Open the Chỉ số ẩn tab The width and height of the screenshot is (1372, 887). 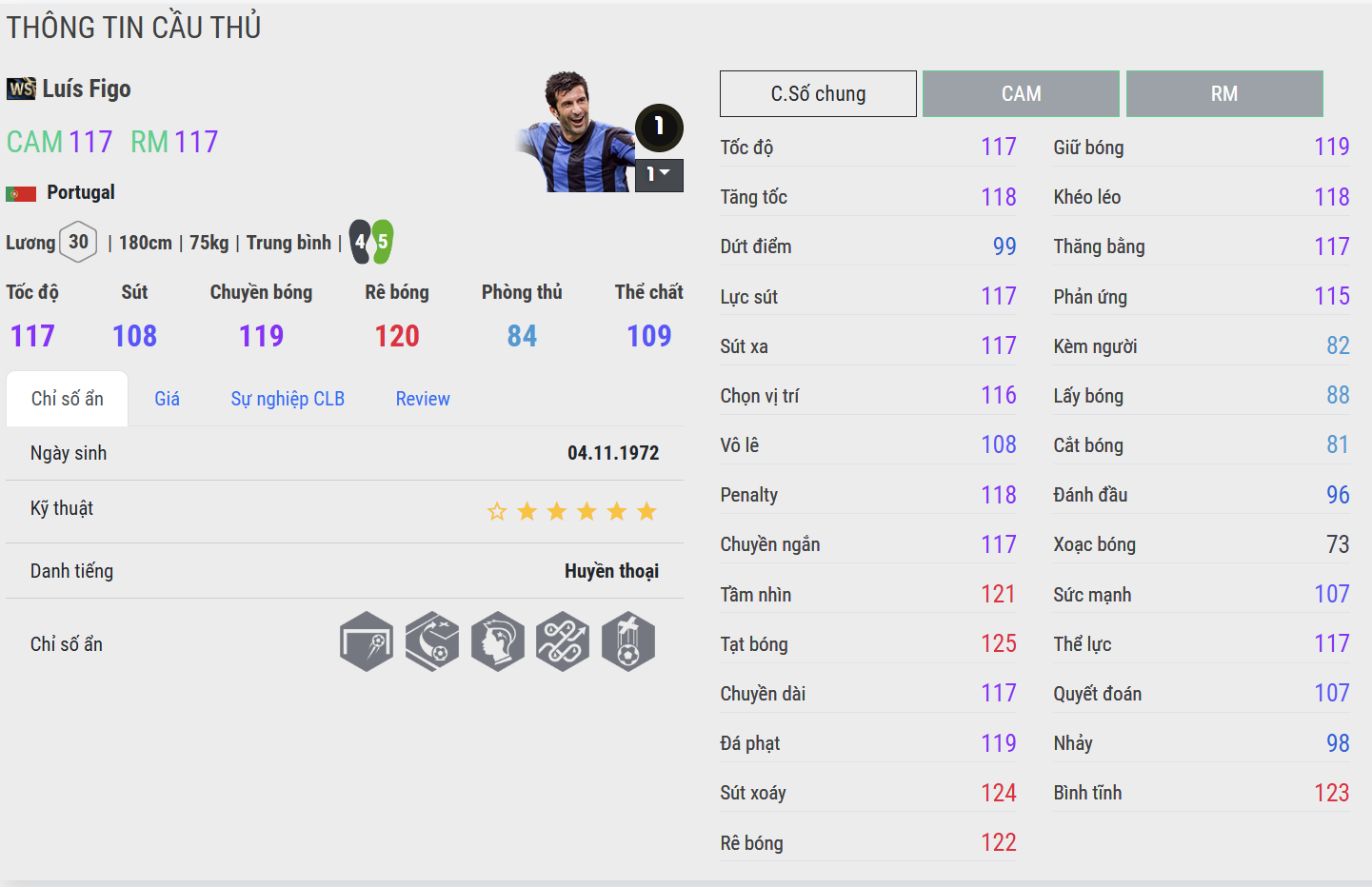pyautogui.click(x=67, y=399)
